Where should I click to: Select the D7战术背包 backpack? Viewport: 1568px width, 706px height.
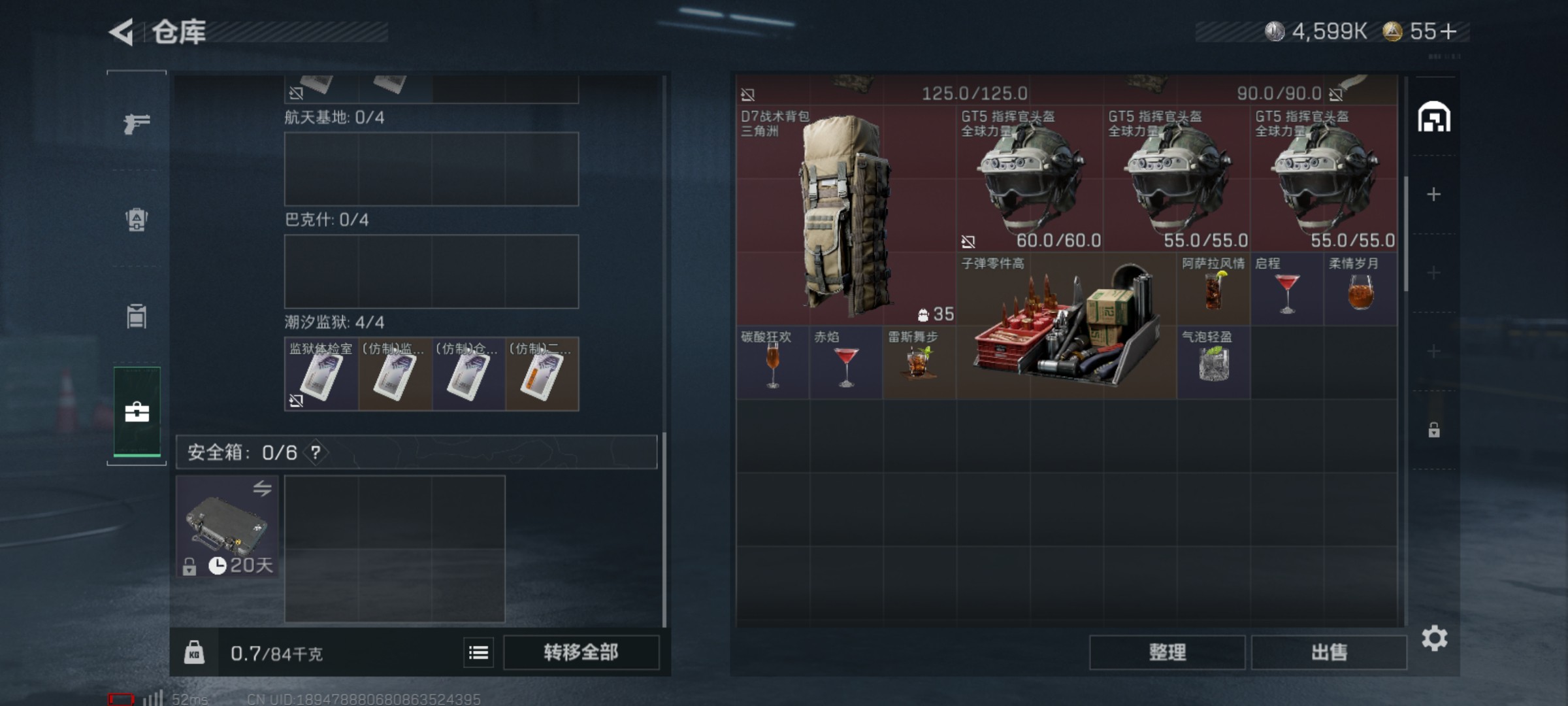[845, 216]
